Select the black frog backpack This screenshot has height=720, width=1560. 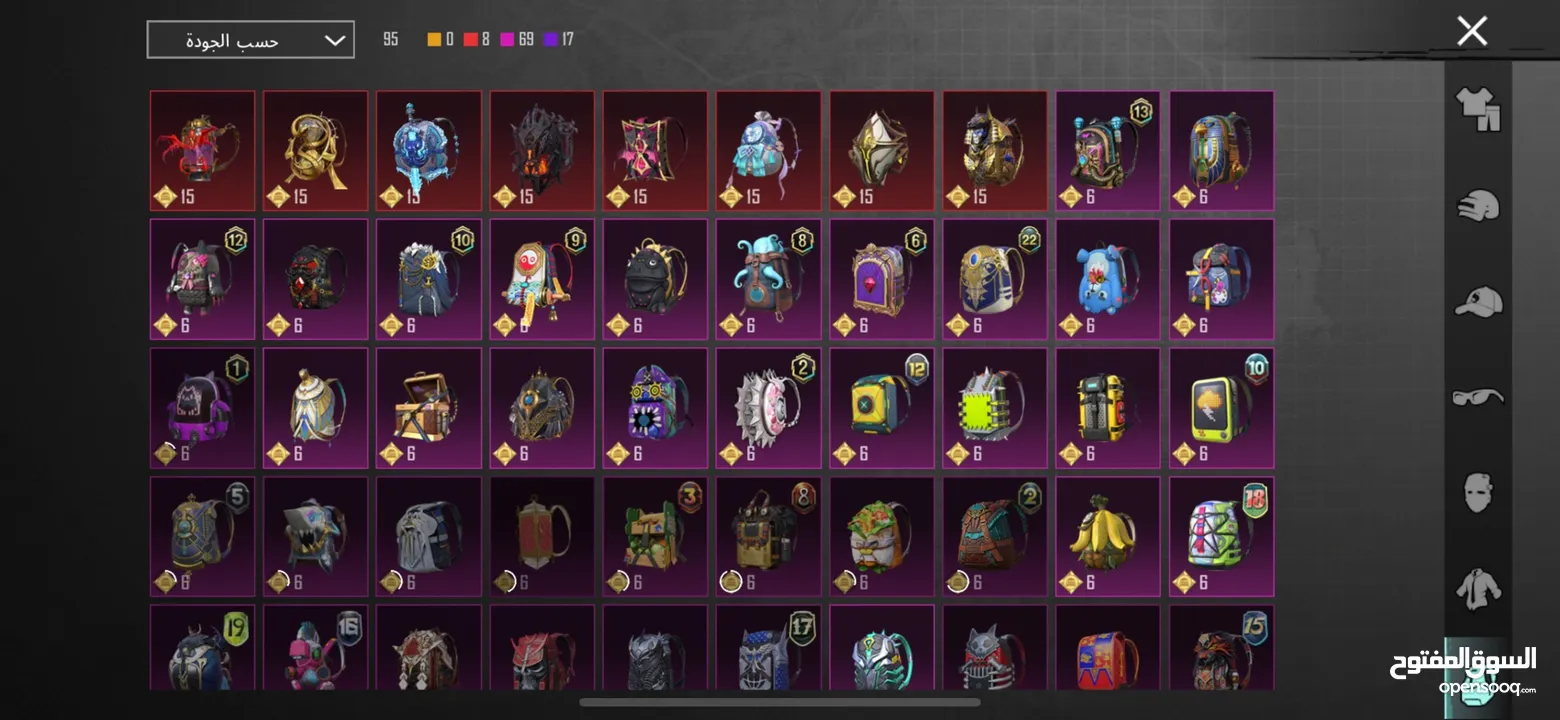click(655, 278)
